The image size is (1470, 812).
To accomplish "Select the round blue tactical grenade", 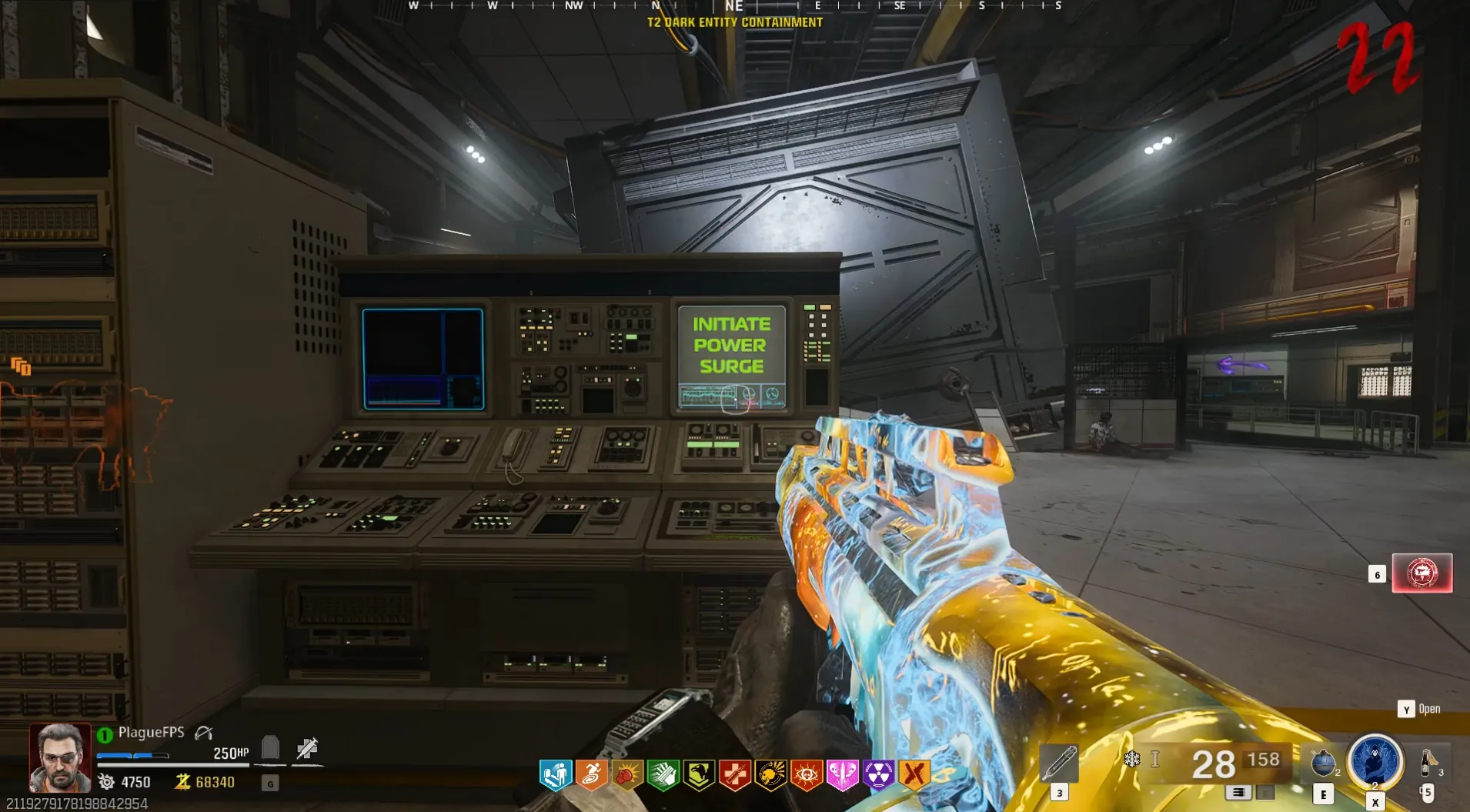I will pos(1323,762).
